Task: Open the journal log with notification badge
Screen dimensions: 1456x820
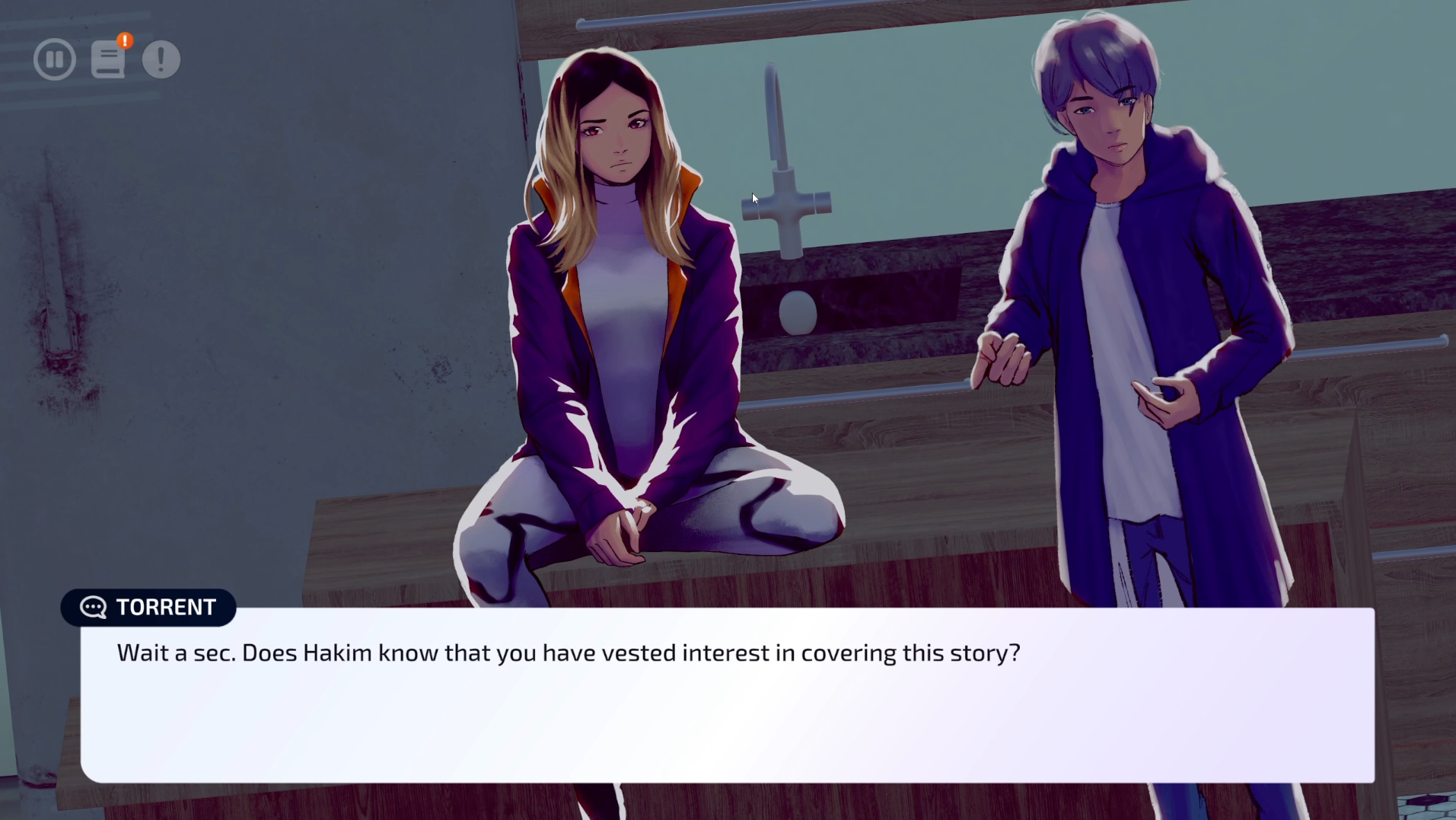Action: [x=108, y=59]
